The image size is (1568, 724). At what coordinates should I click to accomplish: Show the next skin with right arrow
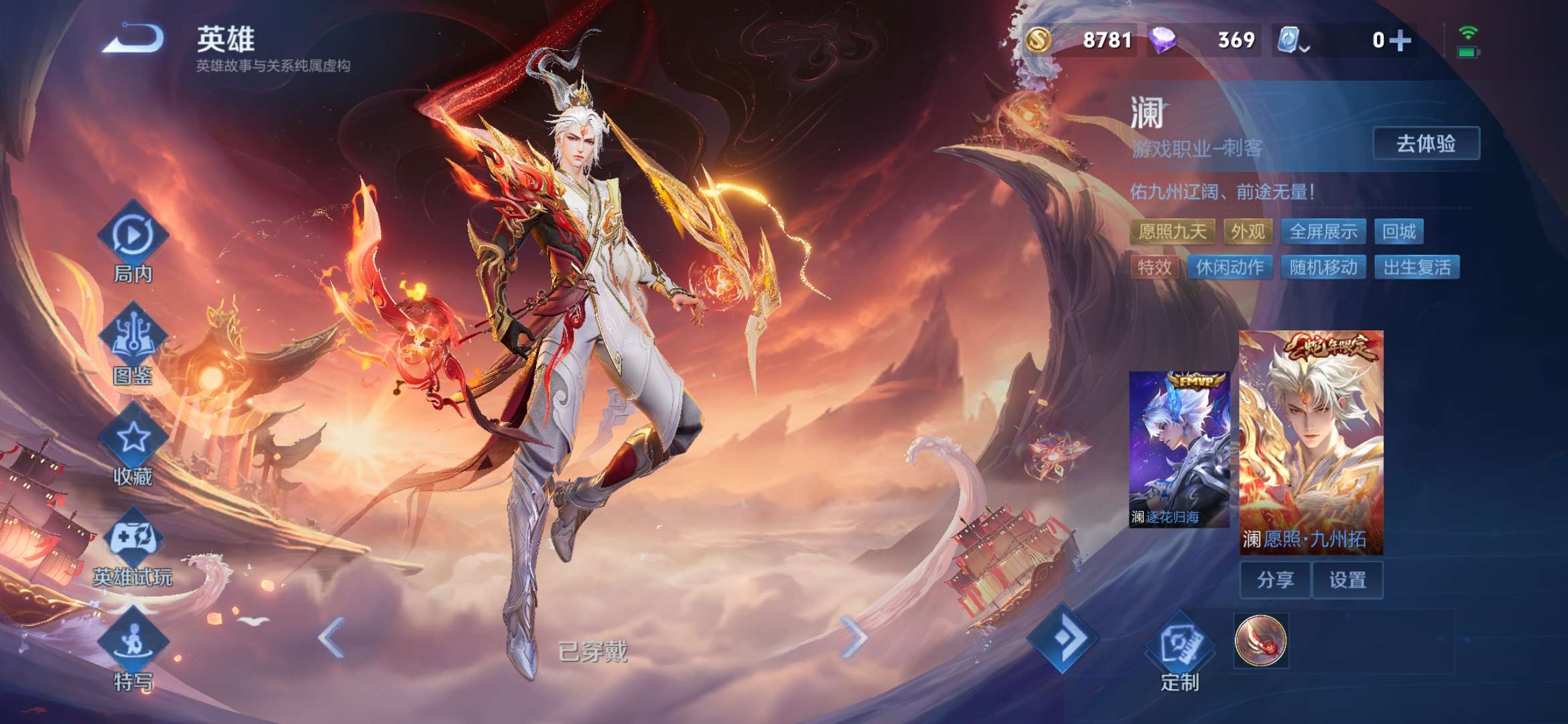[x=854, y=637]
